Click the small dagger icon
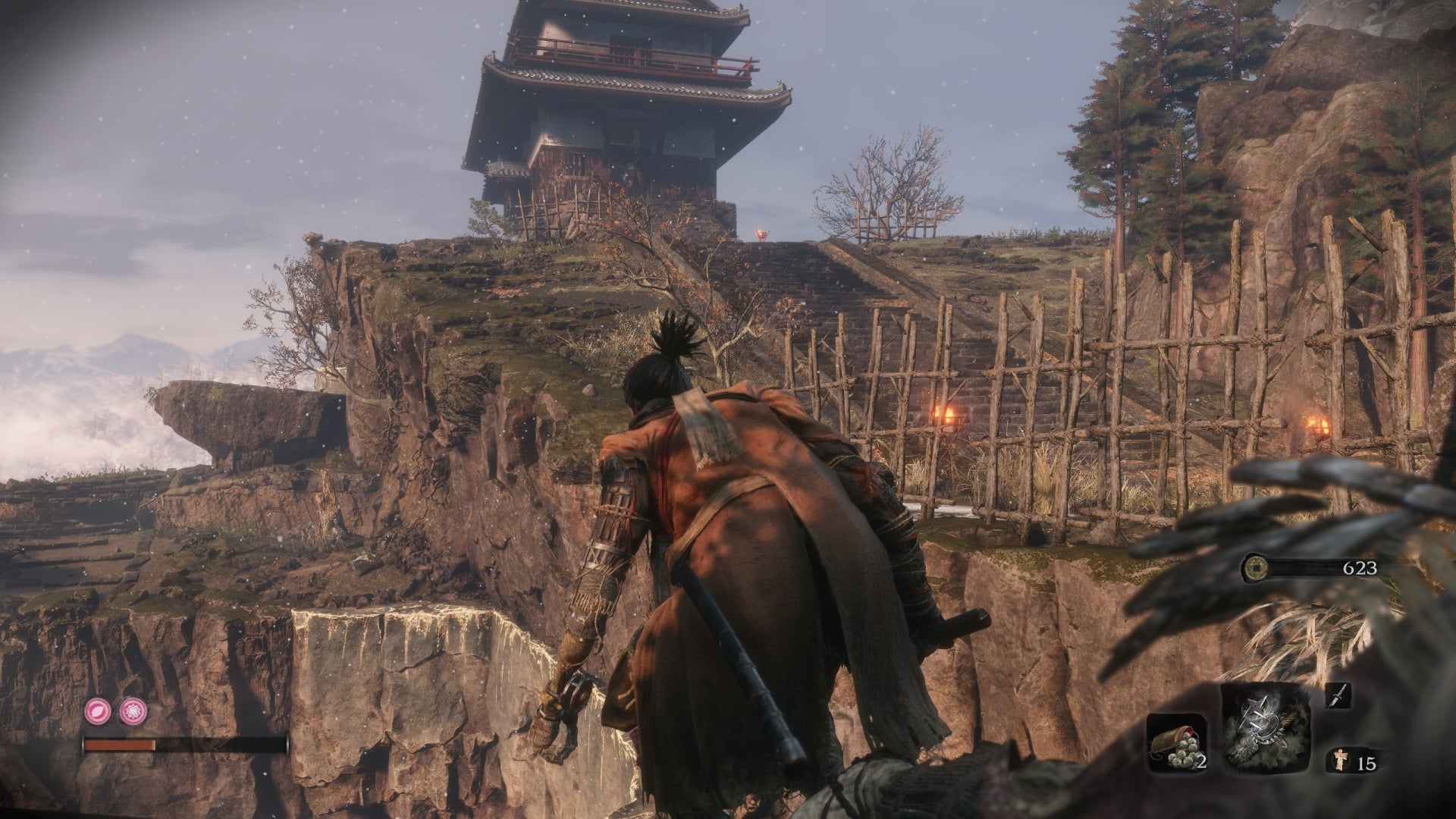This screenshot has width=1456, height=819. point(1338,696)
